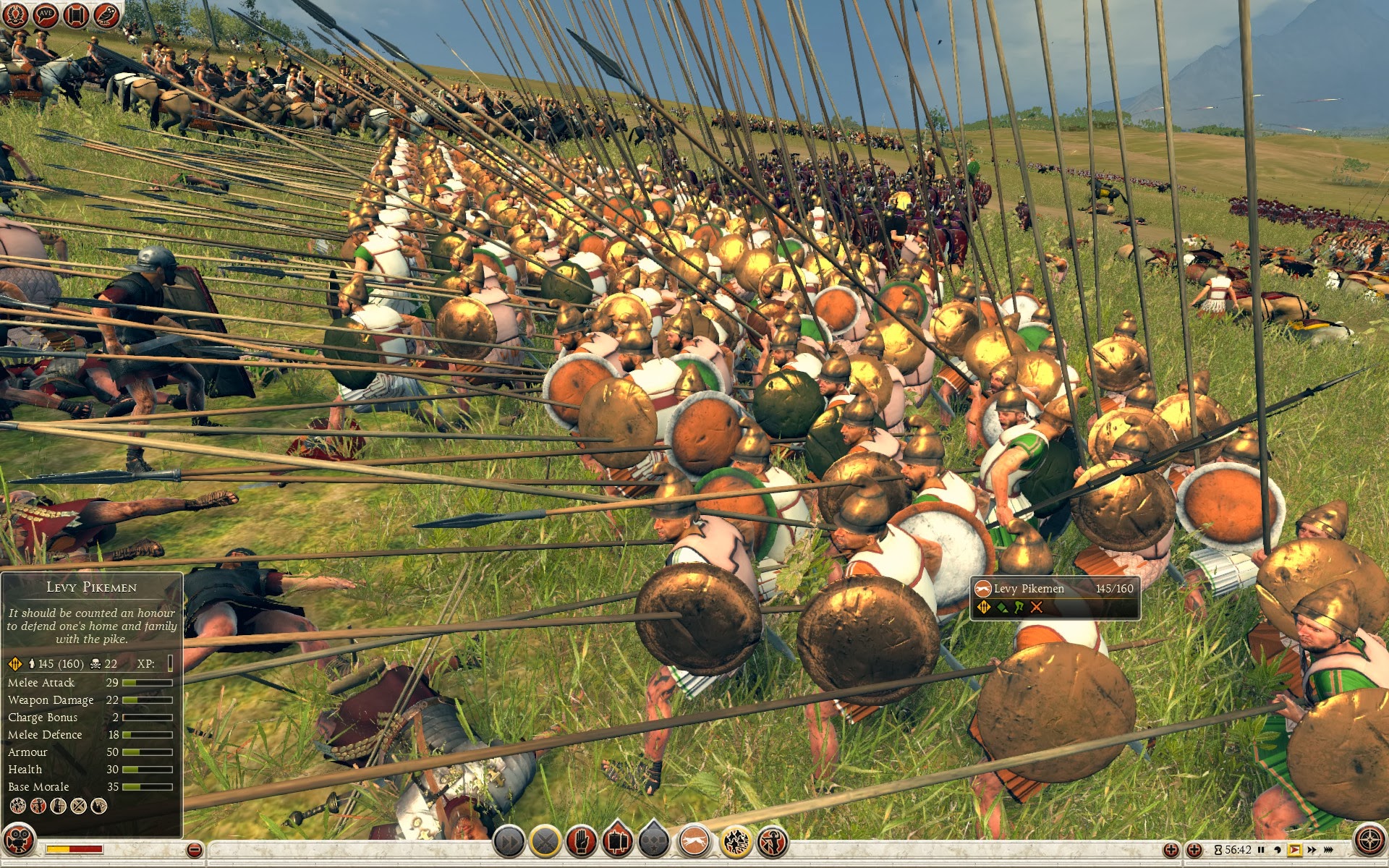Image resolution: width=1389 pixels, height=868 pixels.
Task: Select normal play speed
Action: 1294,850
